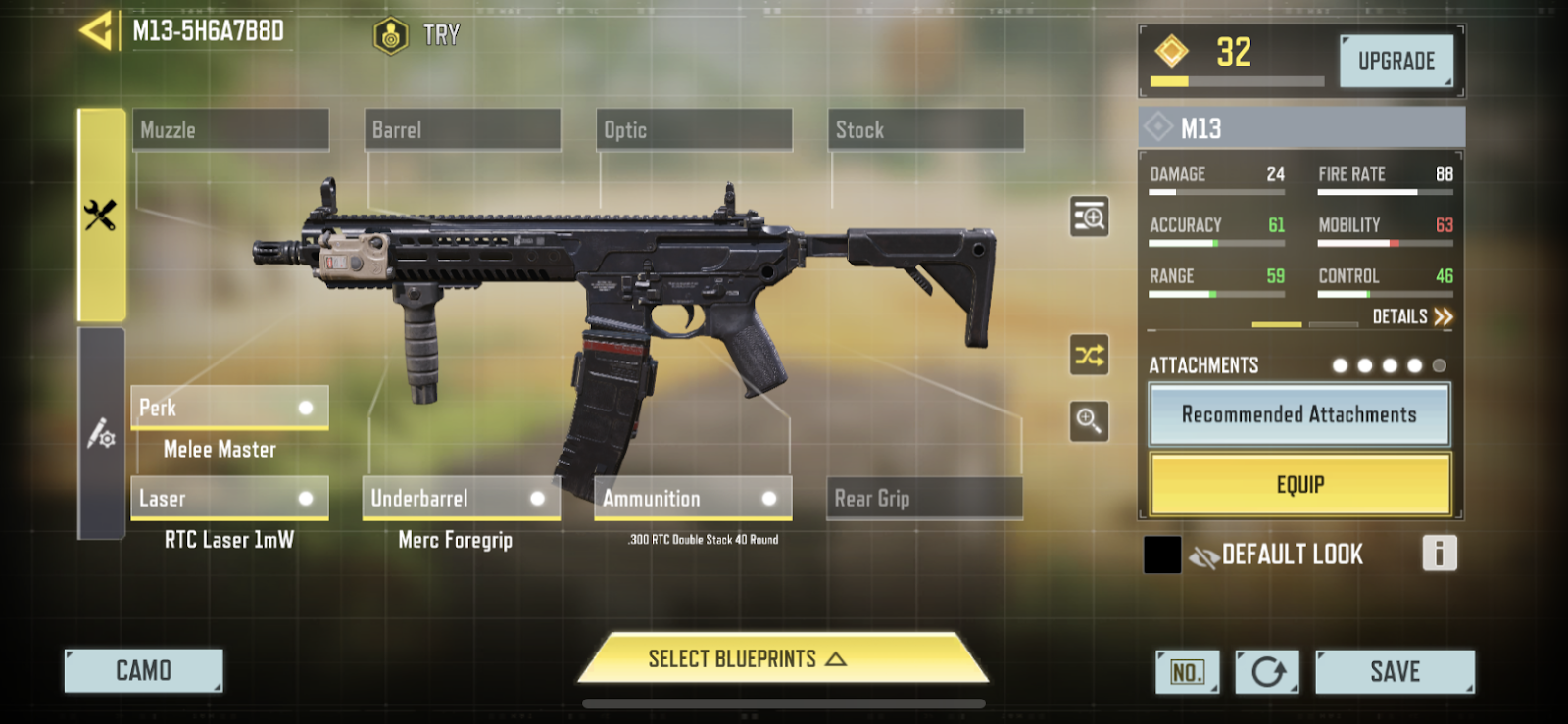Choose the Stock attachment slot
The height and width of the screenshot is (724, 1568).
point(925,130)
